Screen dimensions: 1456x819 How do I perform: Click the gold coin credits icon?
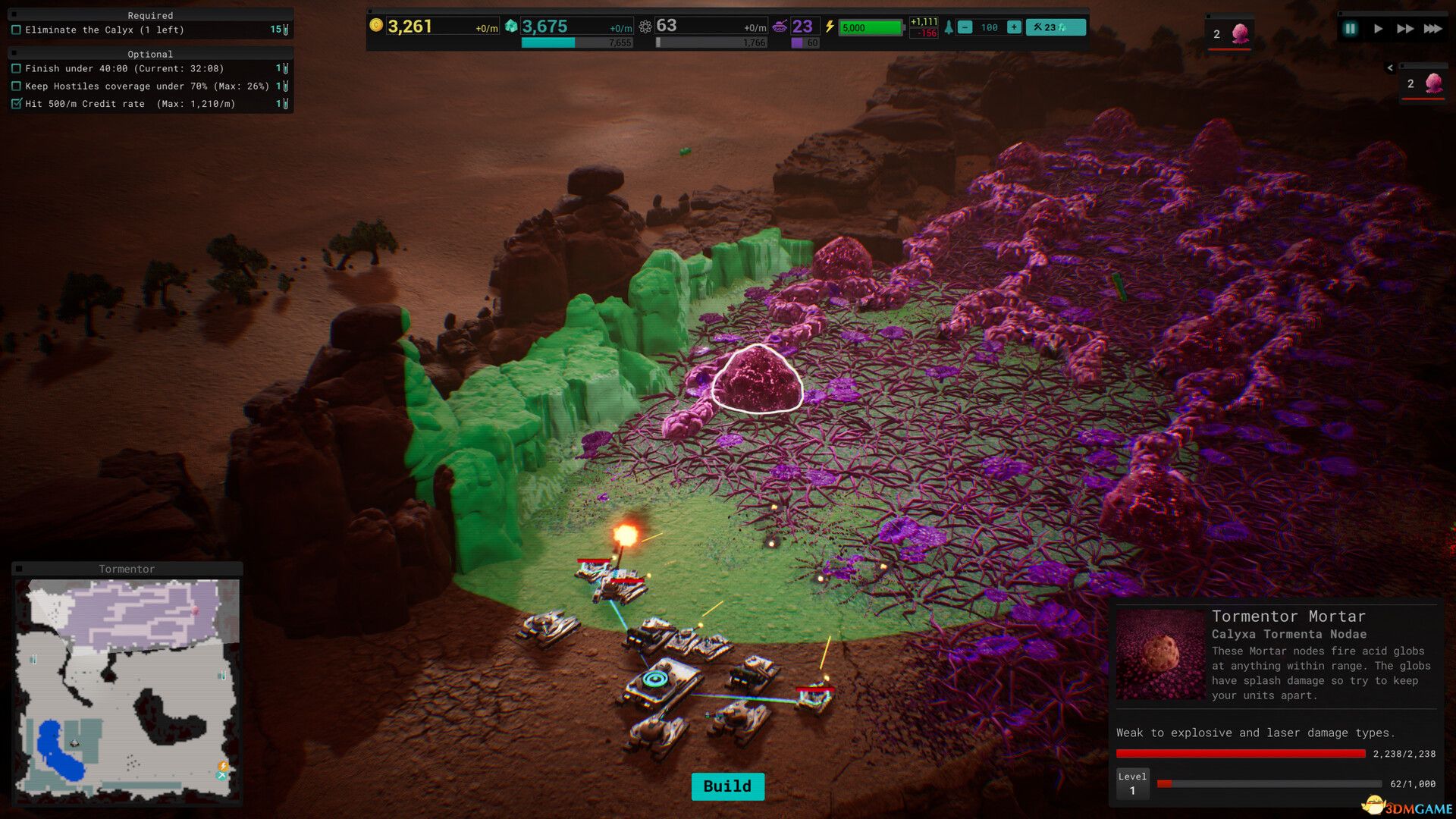[x=375, y=25]
